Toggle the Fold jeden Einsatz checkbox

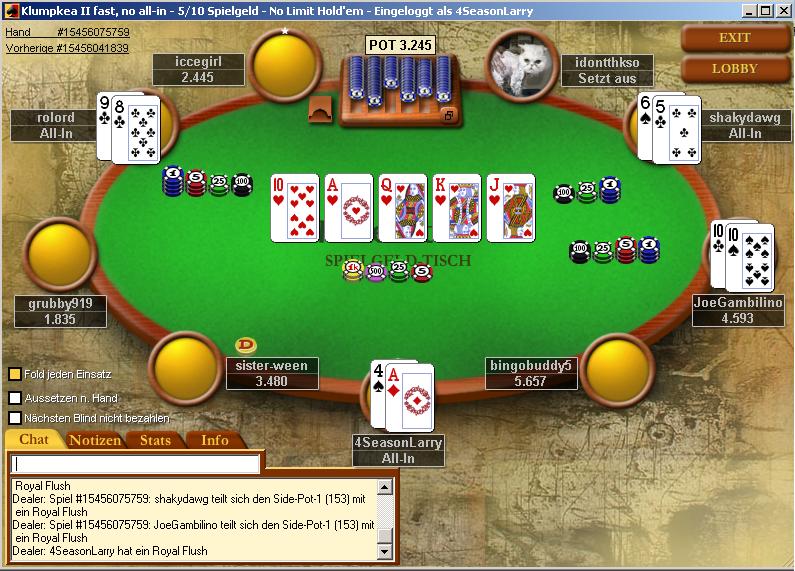click(x=15, y=374)
